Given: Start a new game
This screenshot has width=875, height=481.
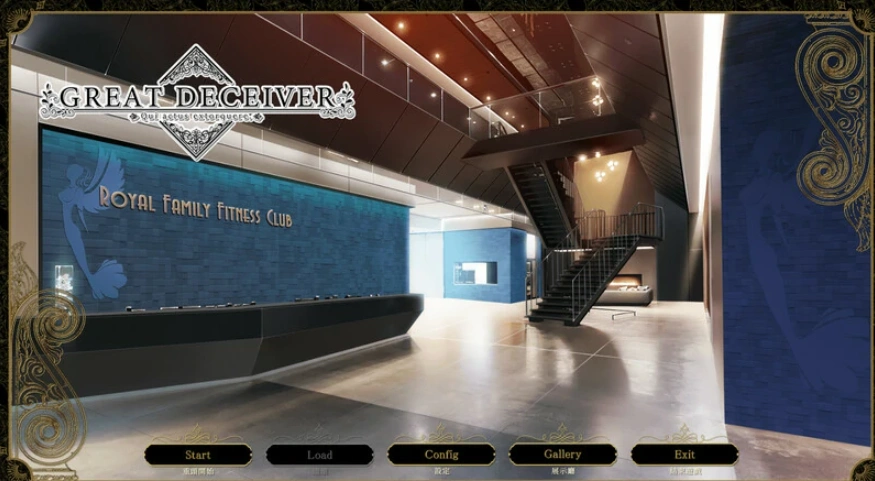Looking at the screenshot, I should coord(197,455).
